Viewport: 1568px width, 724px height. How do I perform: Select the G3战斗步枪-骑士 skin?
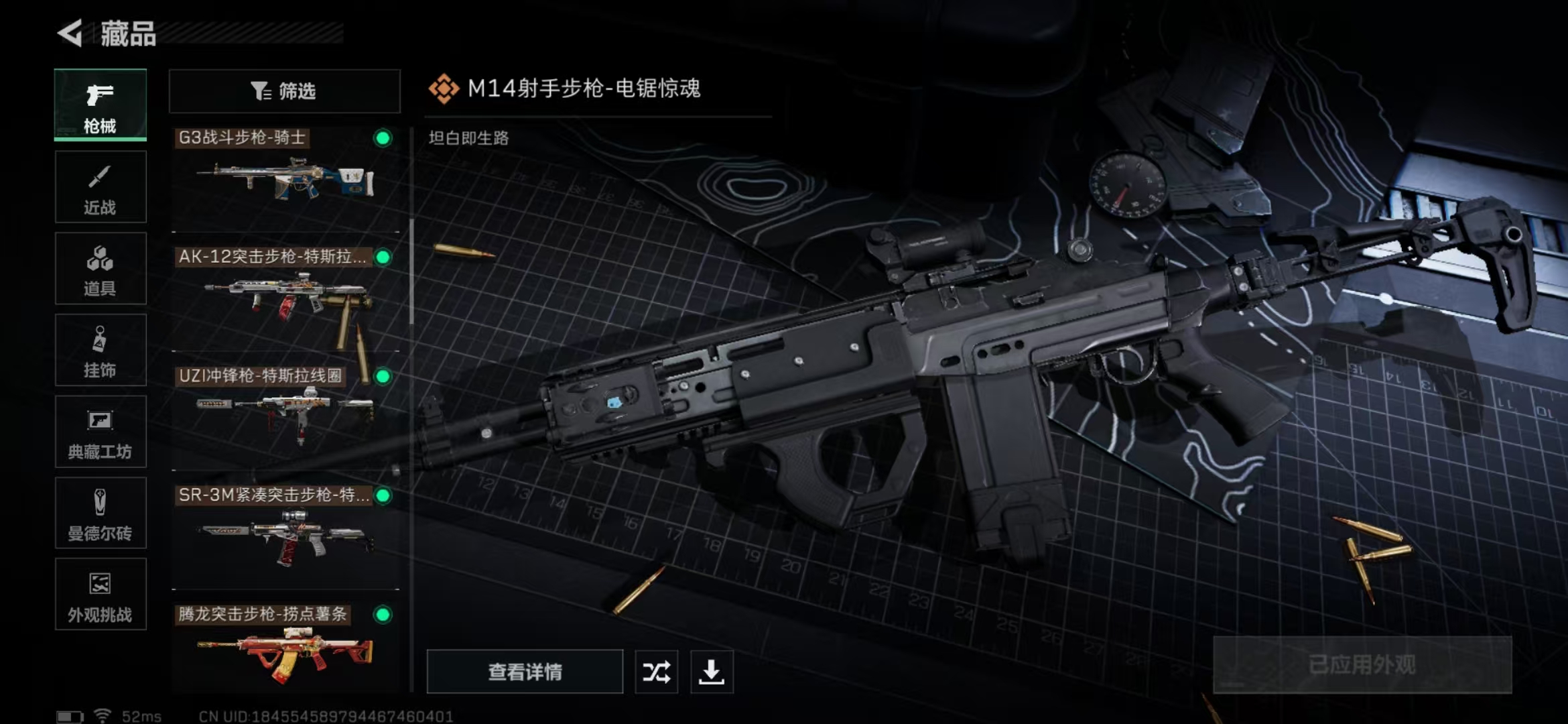tap(285, 178)
